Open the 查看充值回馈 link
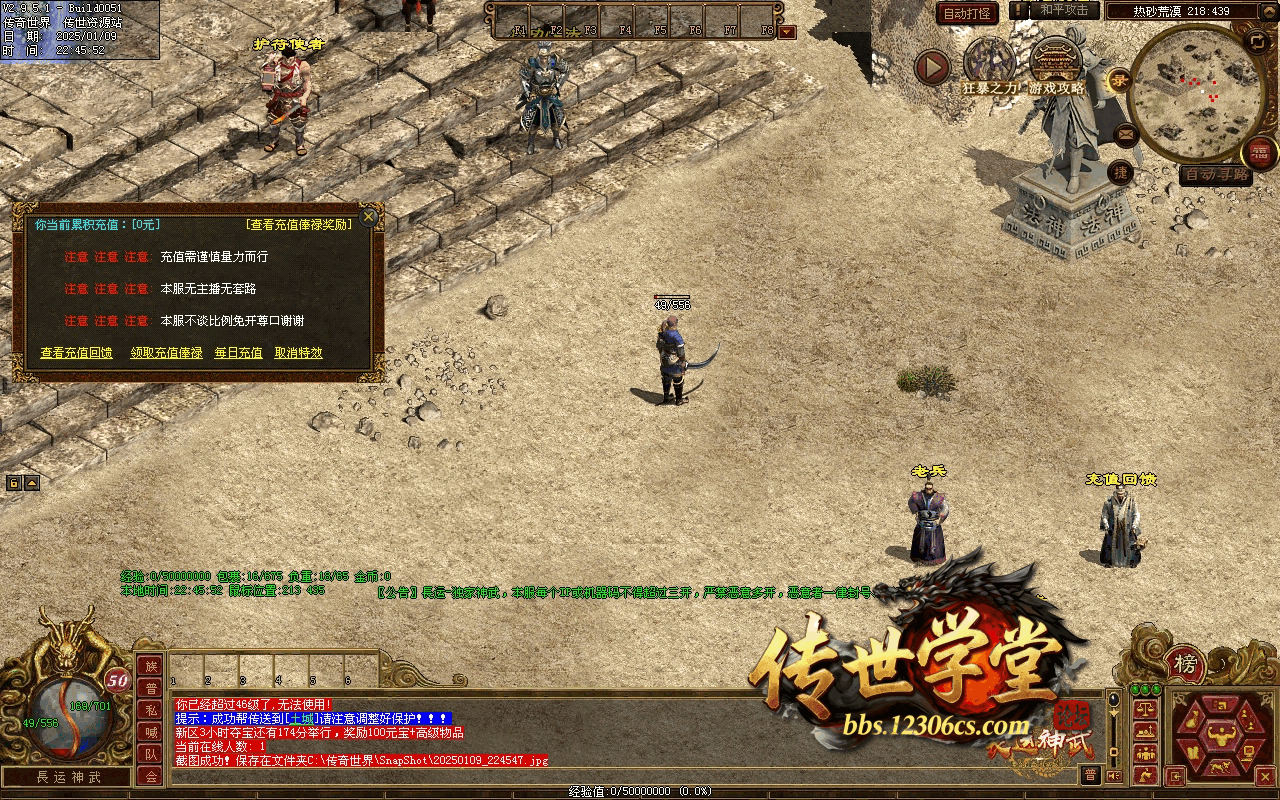 click(76, 353)
